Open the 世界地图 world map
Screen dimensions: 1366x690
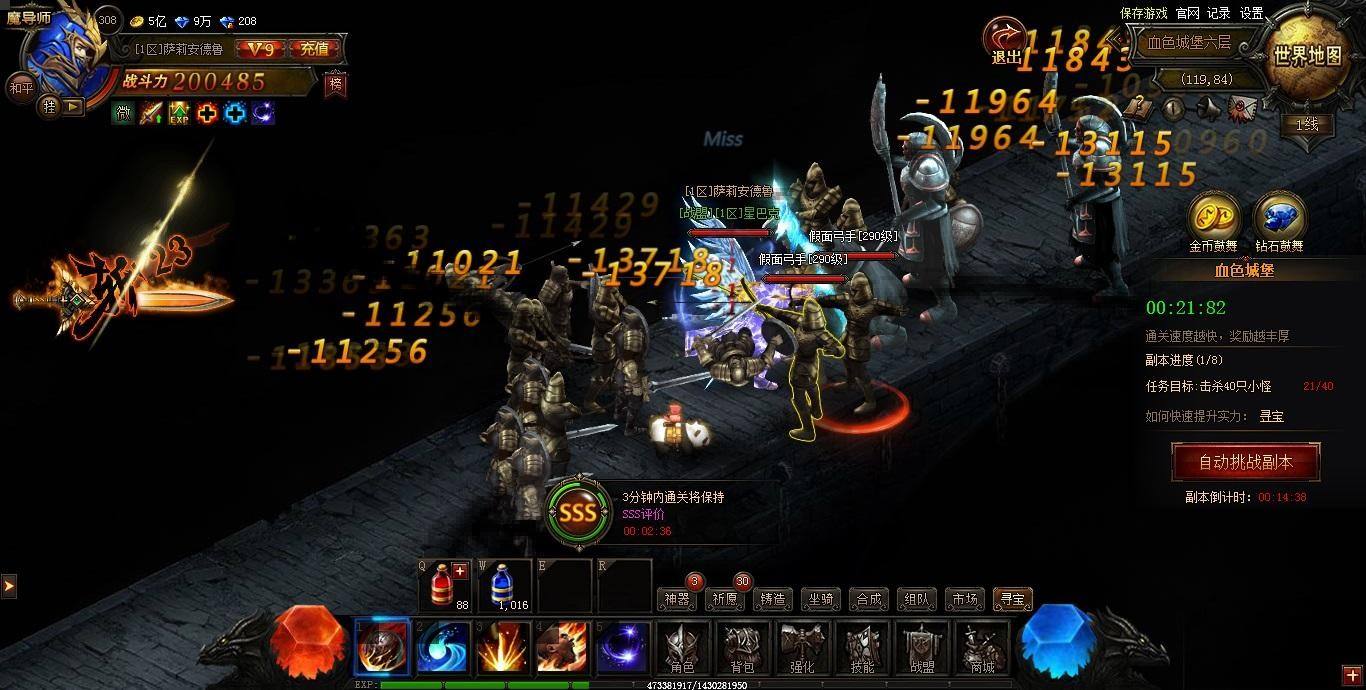[x=1307, y=56]
